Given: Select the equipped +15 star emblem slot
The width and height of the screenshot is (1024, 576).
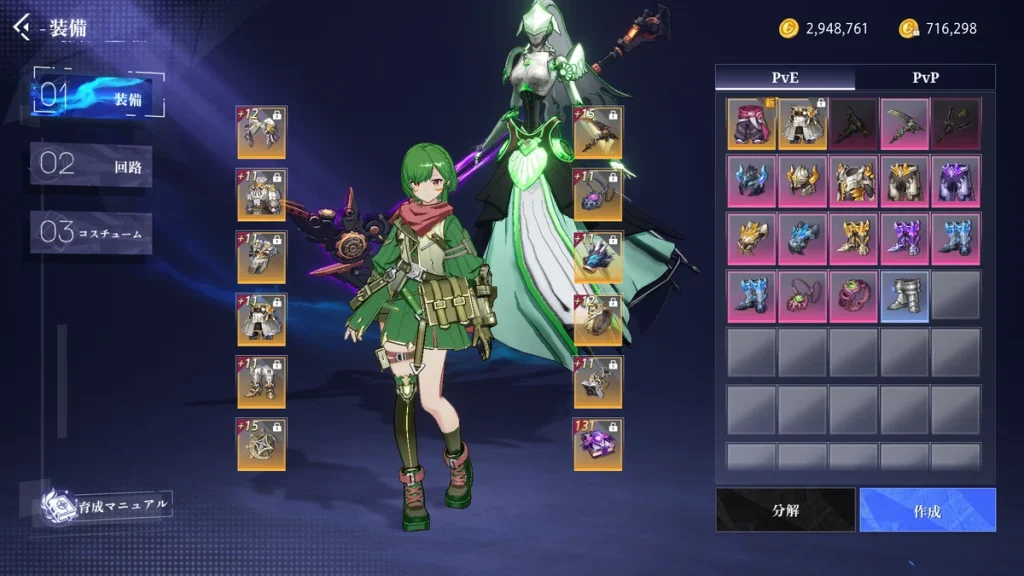Looking at the screenshot, I should click(x=261, y=444).
